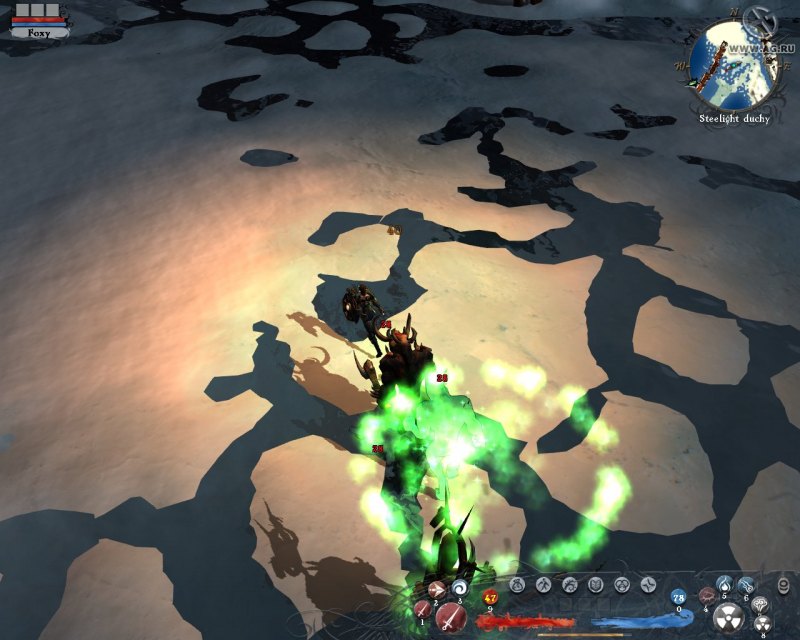This screenshot has height=640, width=800.
Task: Cast the small radiation spell in slot 8
Action: pyautogui.click(x=762, y=622)
